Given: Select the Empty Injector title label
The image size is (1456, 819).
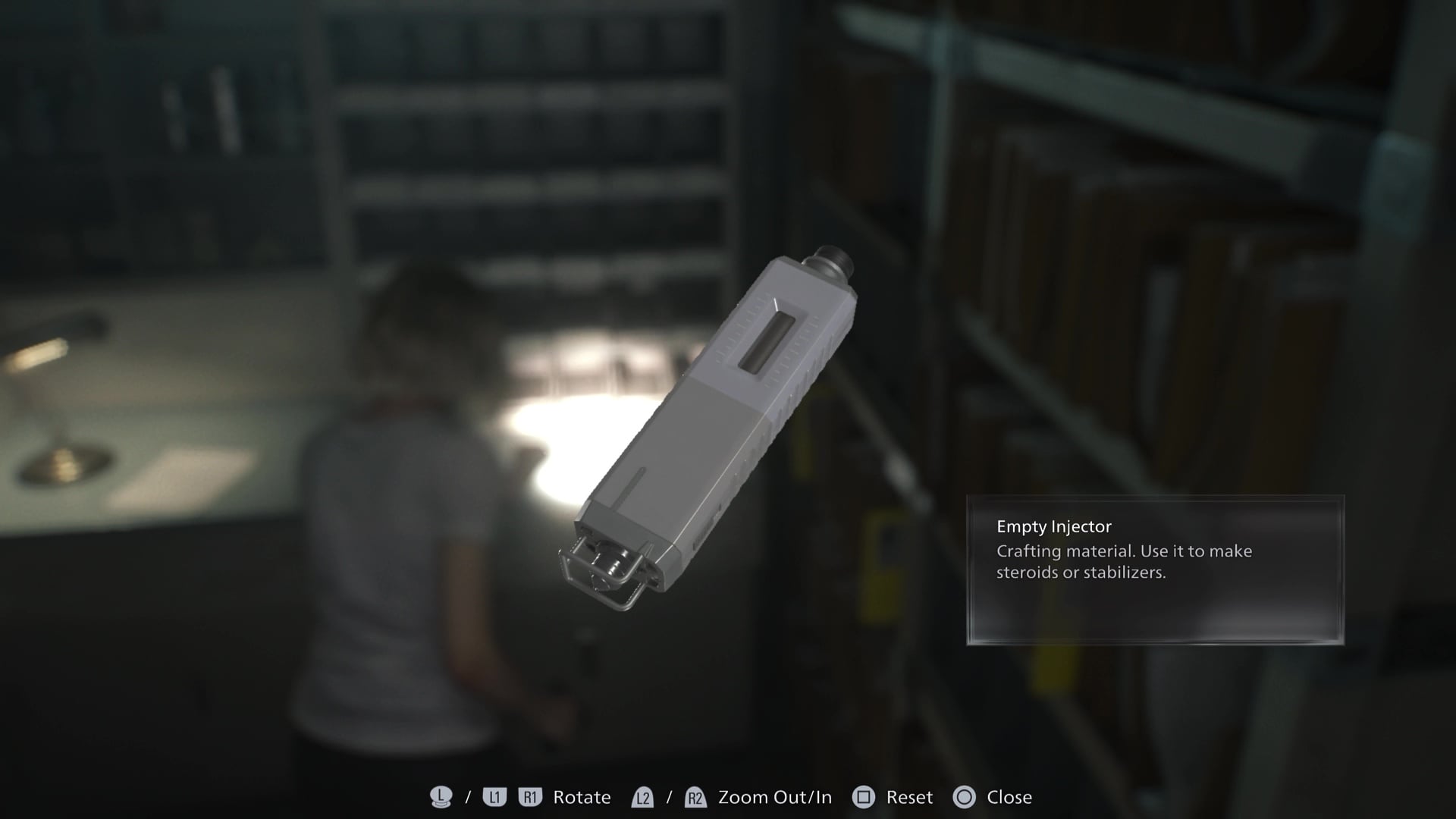Looking at the screenshot, I should click(x=1053, y=526).
